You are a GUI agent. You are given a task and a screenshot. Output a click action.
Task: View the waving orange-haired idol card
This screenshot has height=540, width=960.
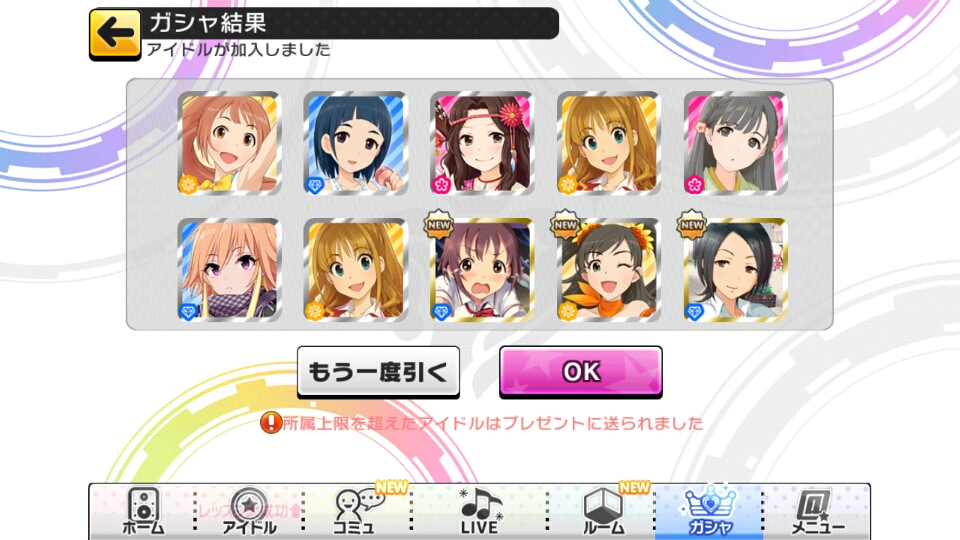click(x=229, y=143)
